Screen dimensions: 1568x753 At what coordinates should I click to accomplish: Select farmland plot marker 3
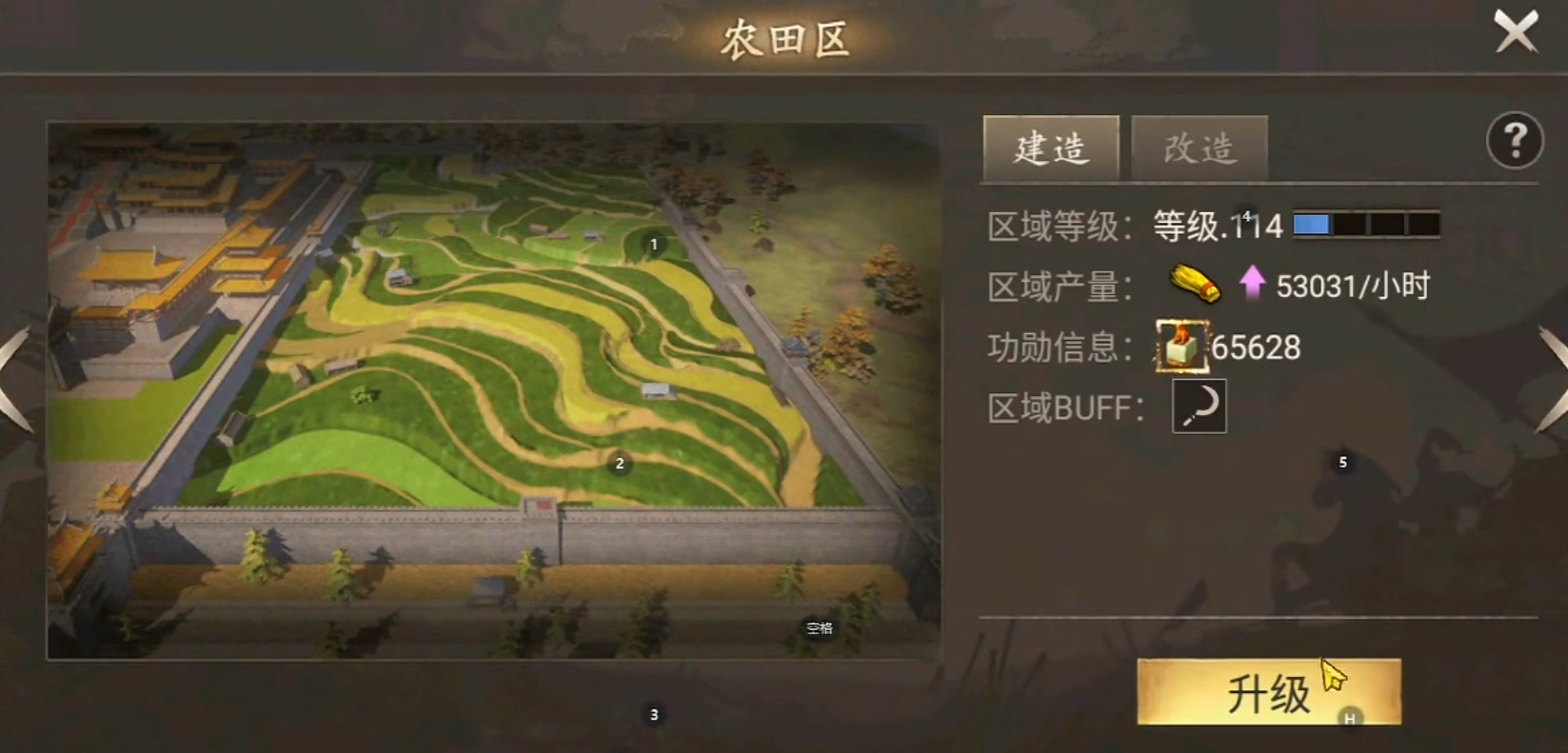click(653, 713)
